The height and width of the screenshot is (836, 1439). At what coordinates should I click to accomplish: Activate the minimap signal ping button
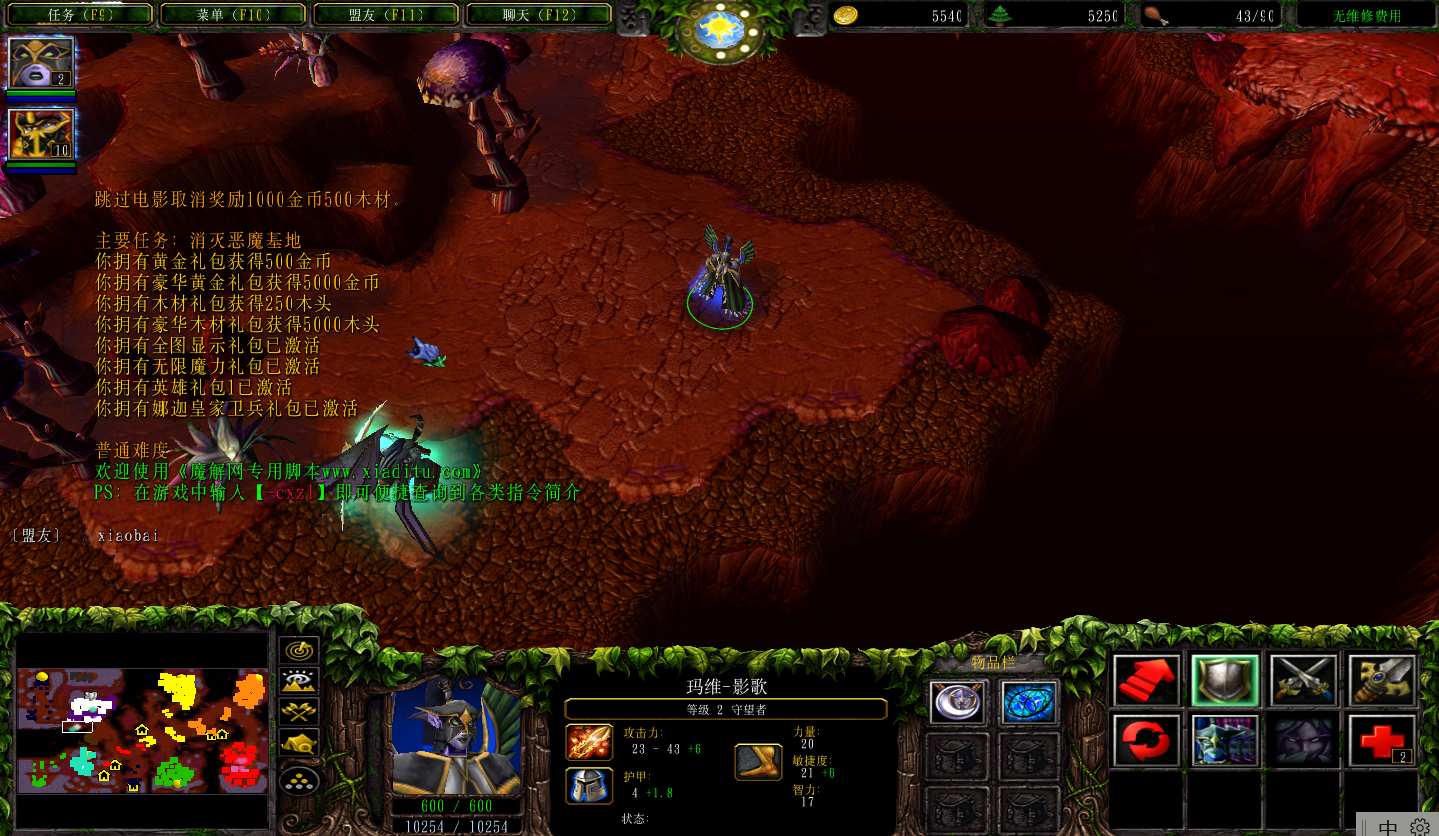click(299, 649)
